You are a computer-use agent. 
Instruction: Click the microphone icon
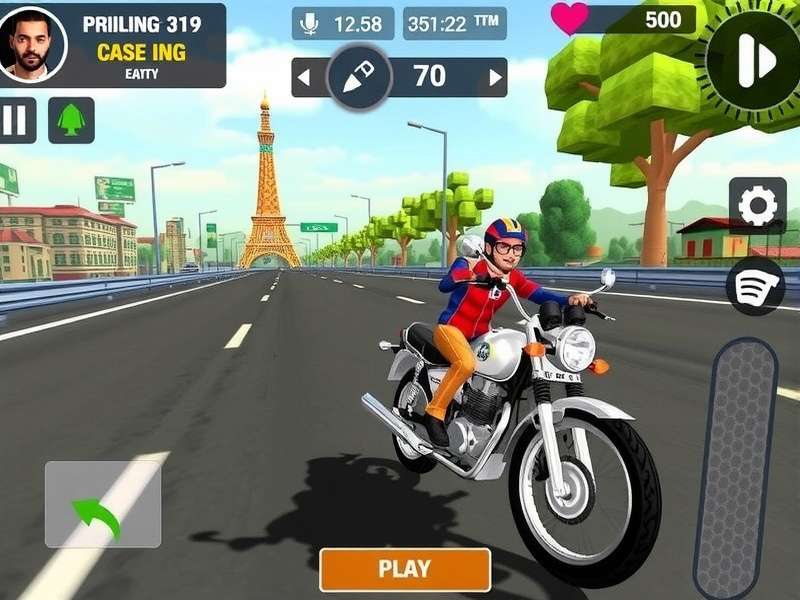[311, 23]
